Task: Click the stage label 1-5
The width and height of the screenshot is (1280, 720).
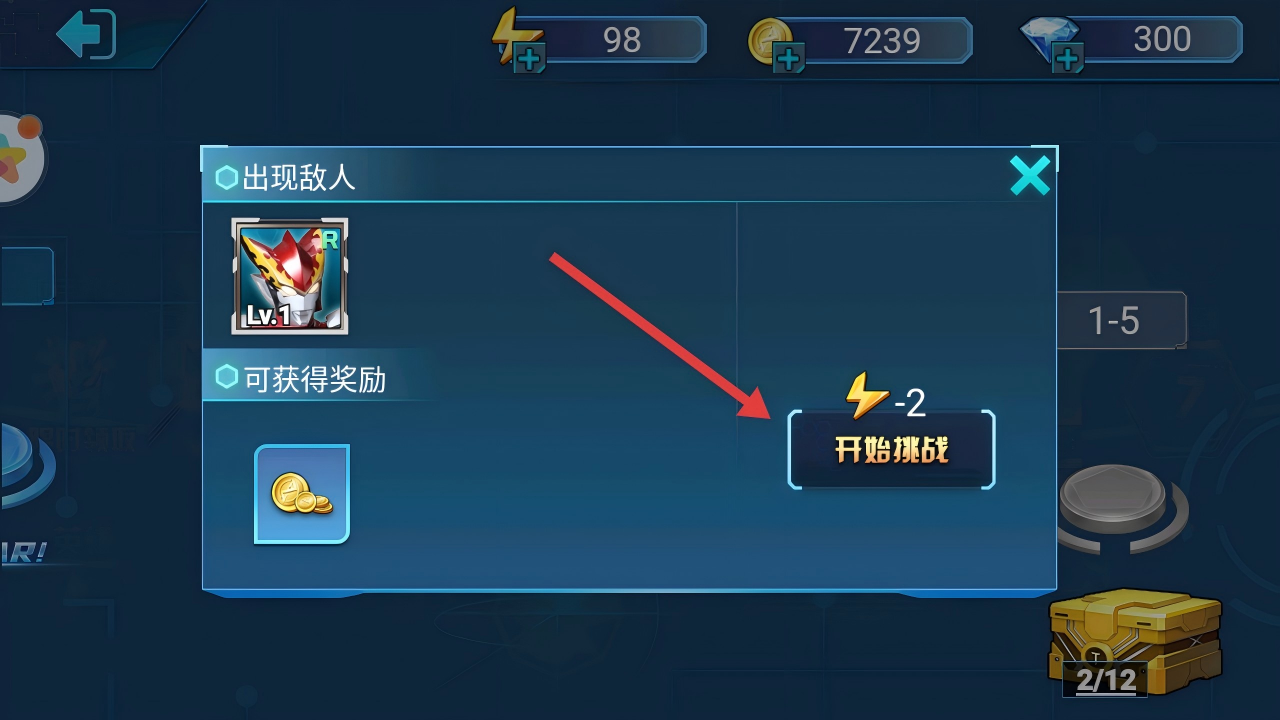Action: (x=1122, y=320)
